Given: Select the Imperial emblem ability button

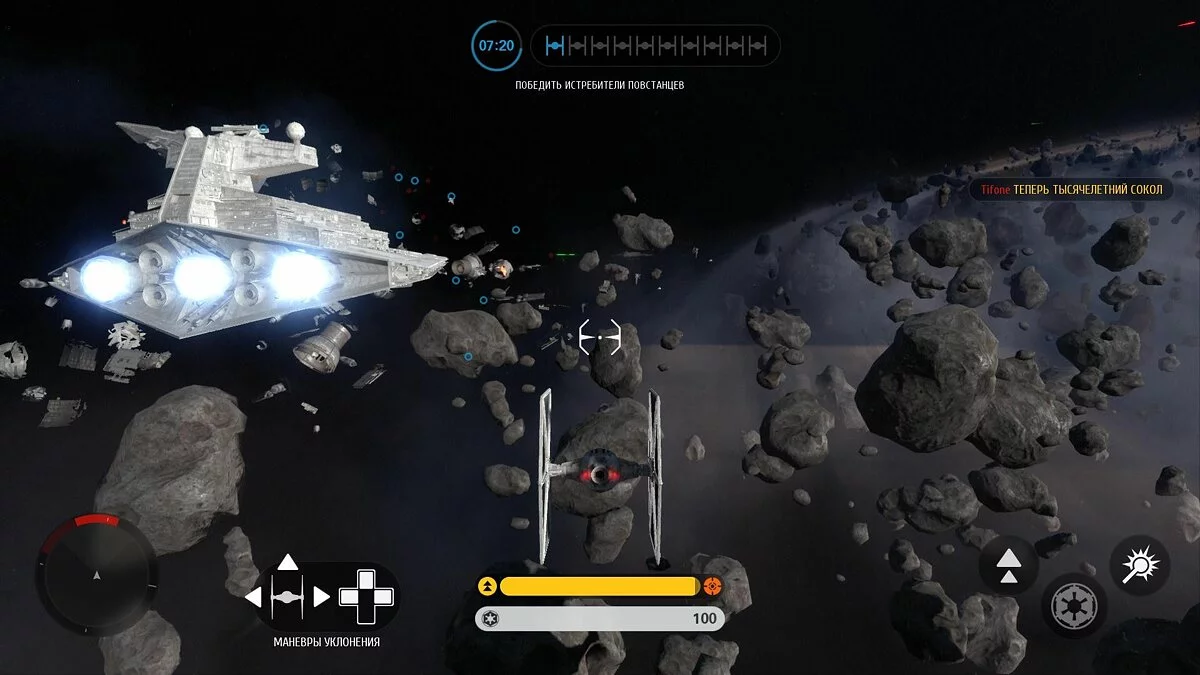Looking at the screenshot, I should (x=1074, y=606).
